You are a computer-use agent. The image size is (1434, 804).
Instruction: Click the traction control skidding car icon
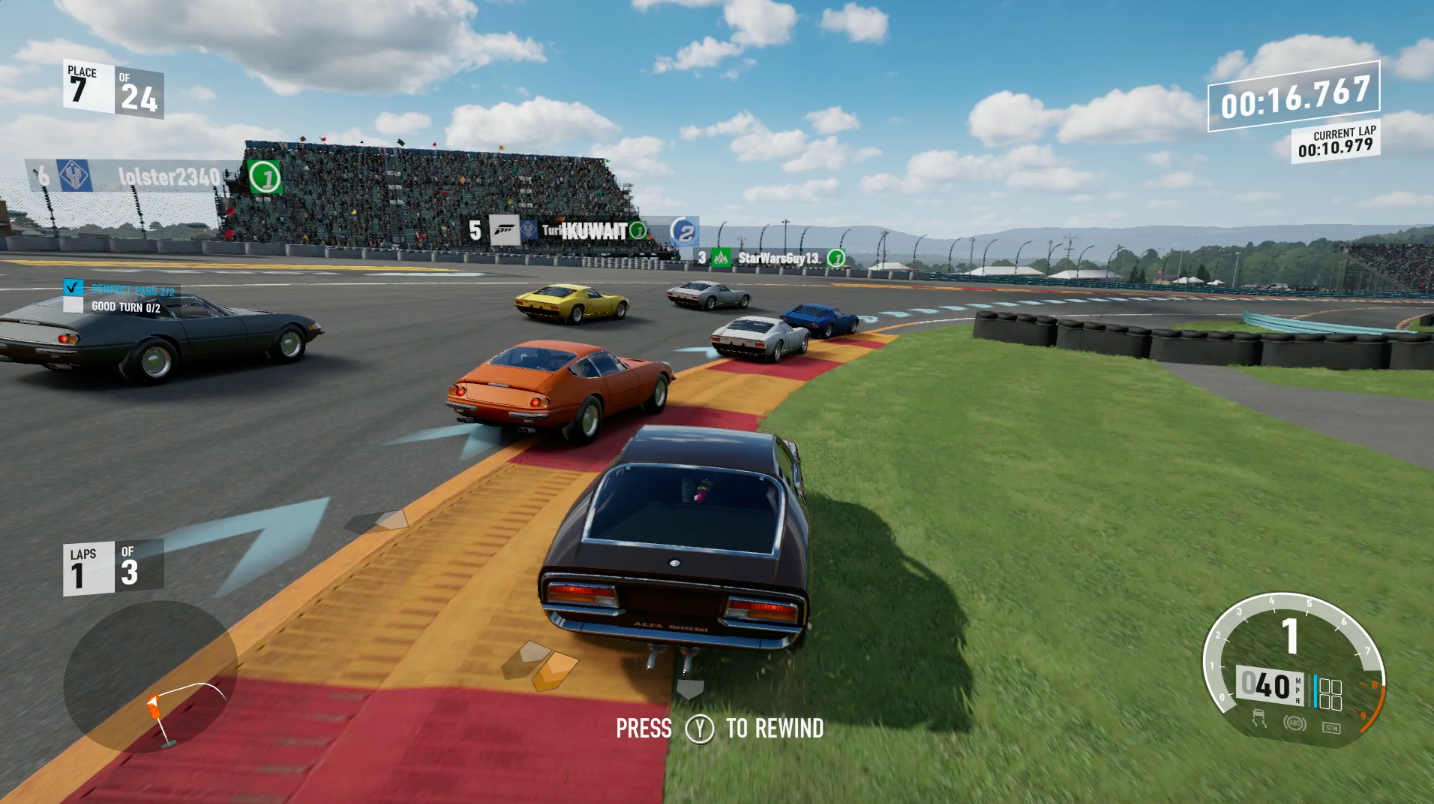point(1260,718)
